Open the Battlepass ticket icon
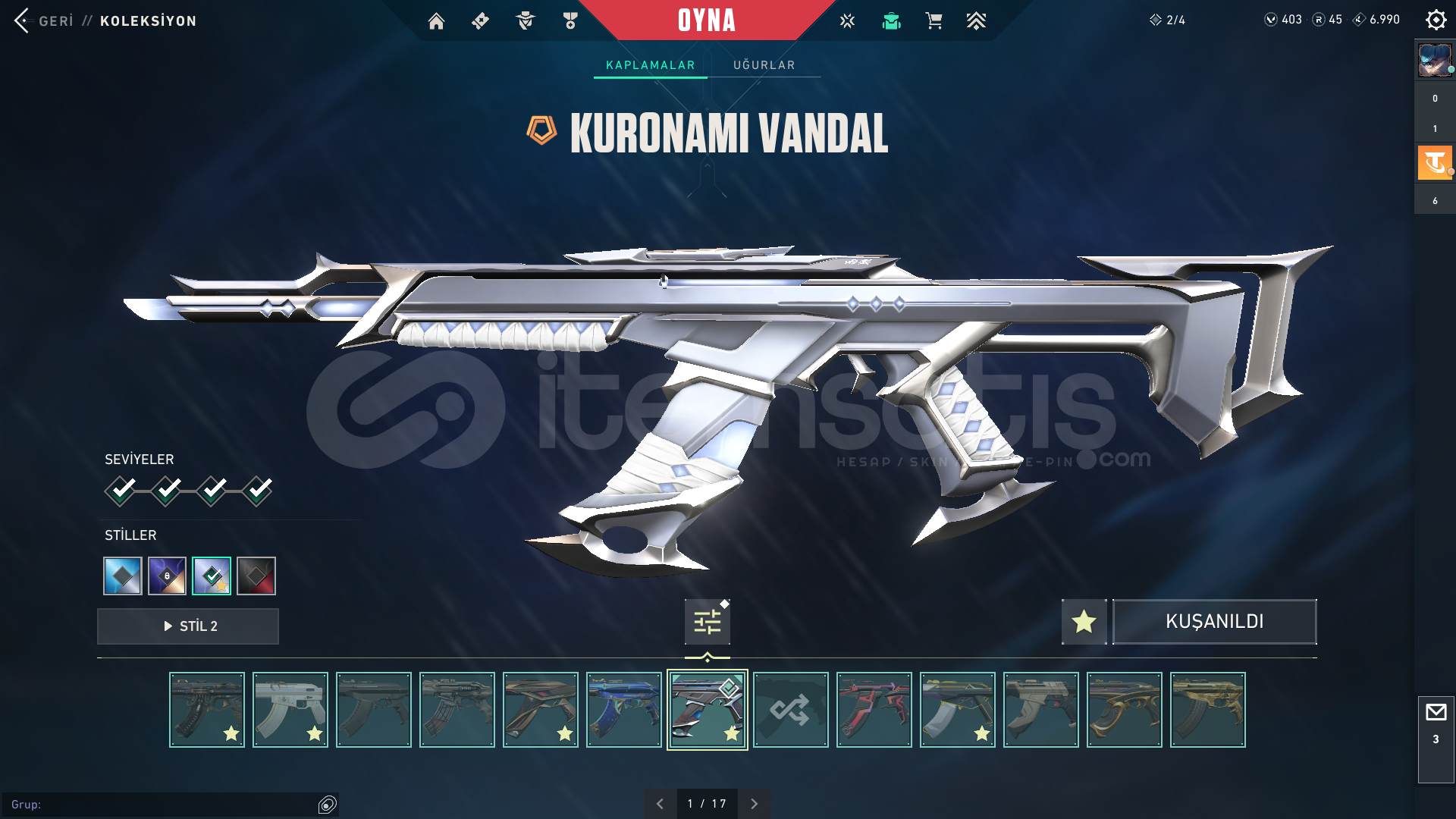 (x=479, y=21)
